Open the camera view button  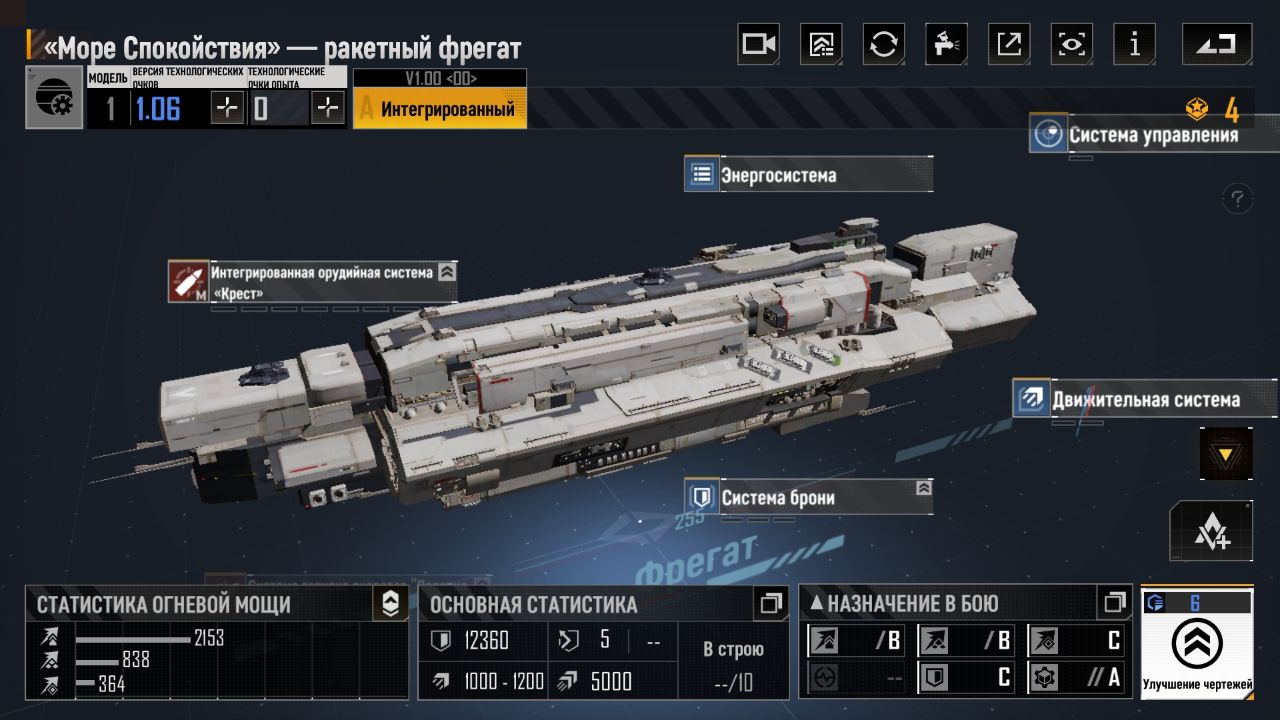point(758,45)
